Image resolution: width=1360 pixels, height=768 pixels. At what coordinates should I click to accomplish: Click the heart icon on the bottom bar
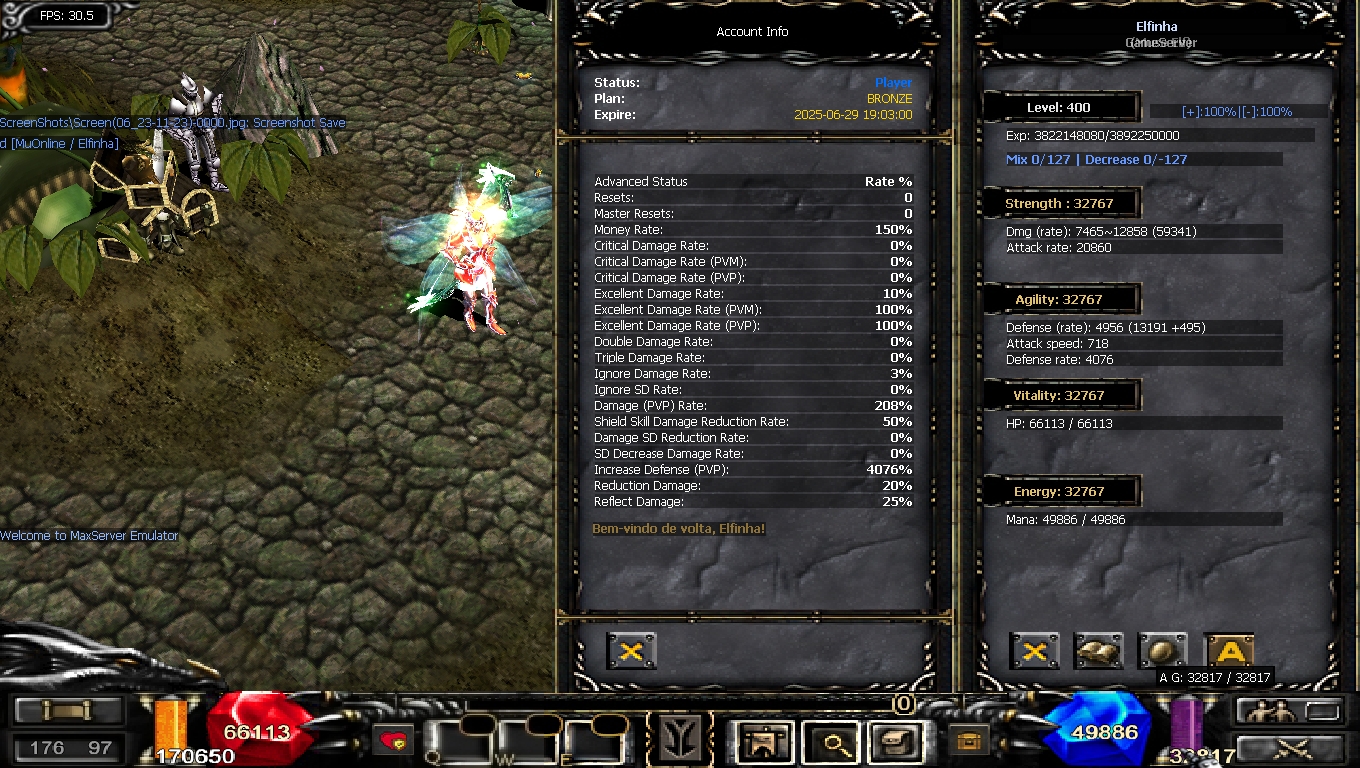click(394, 741)
